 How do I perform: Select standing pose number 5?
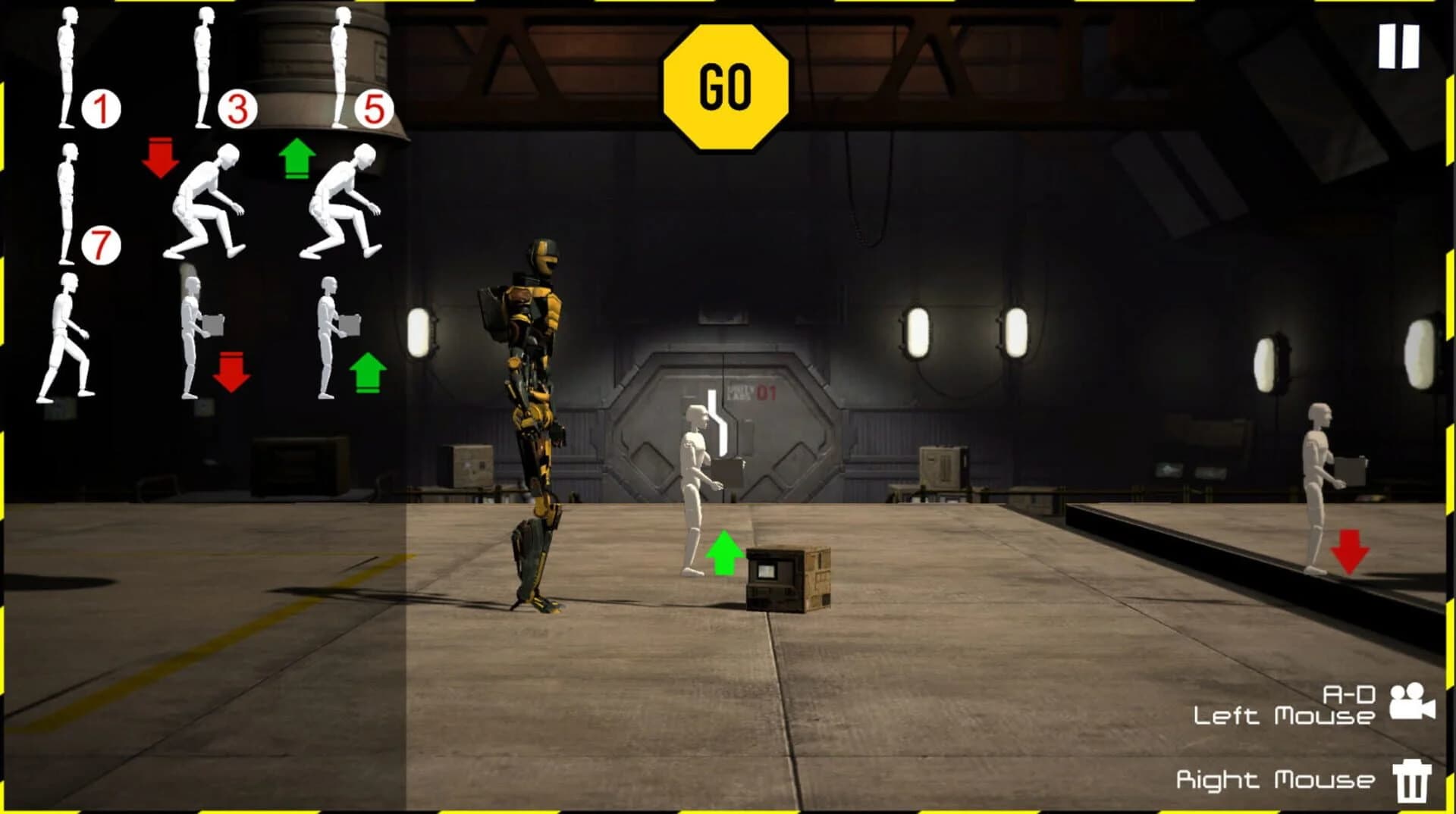point(340,64)
